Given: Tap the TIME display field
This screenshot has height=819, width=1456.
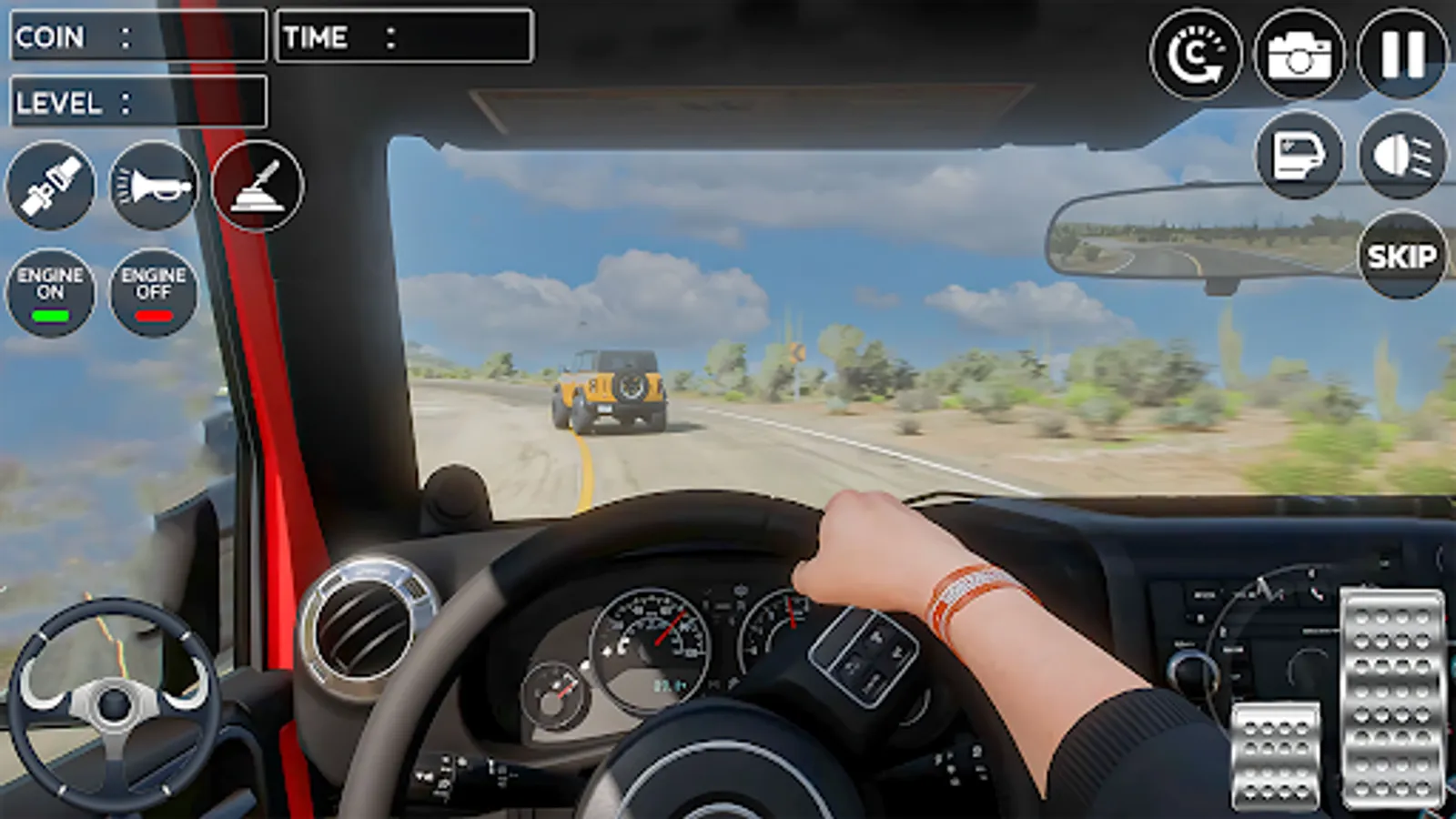Looking at the screenshot, I should click(x=403, y=36).
